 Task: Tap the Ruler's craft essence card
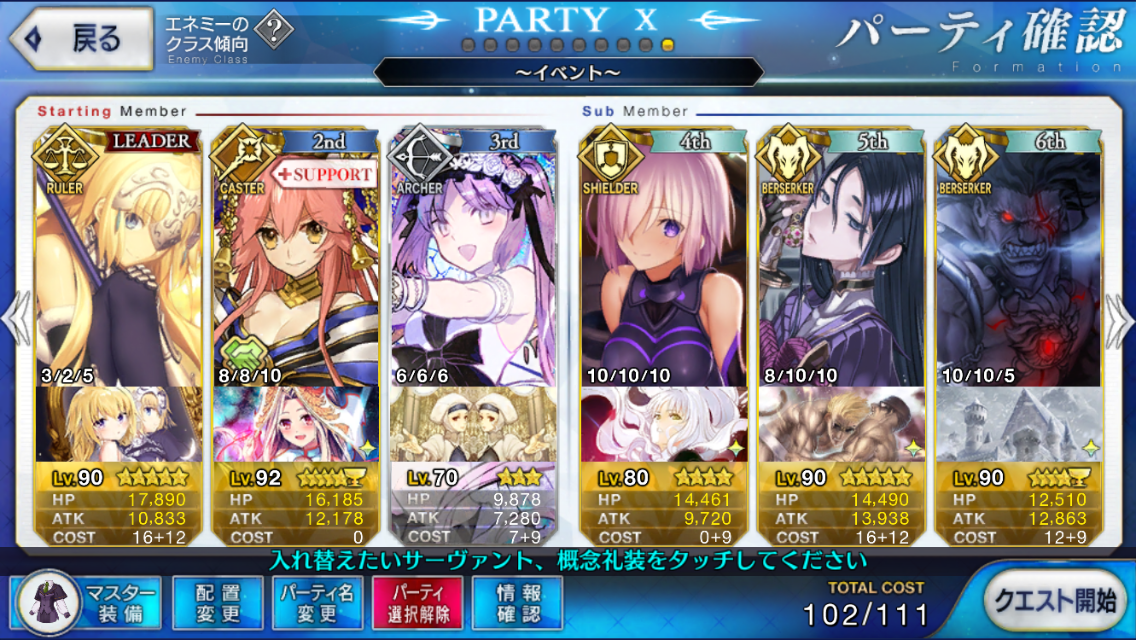118,424
